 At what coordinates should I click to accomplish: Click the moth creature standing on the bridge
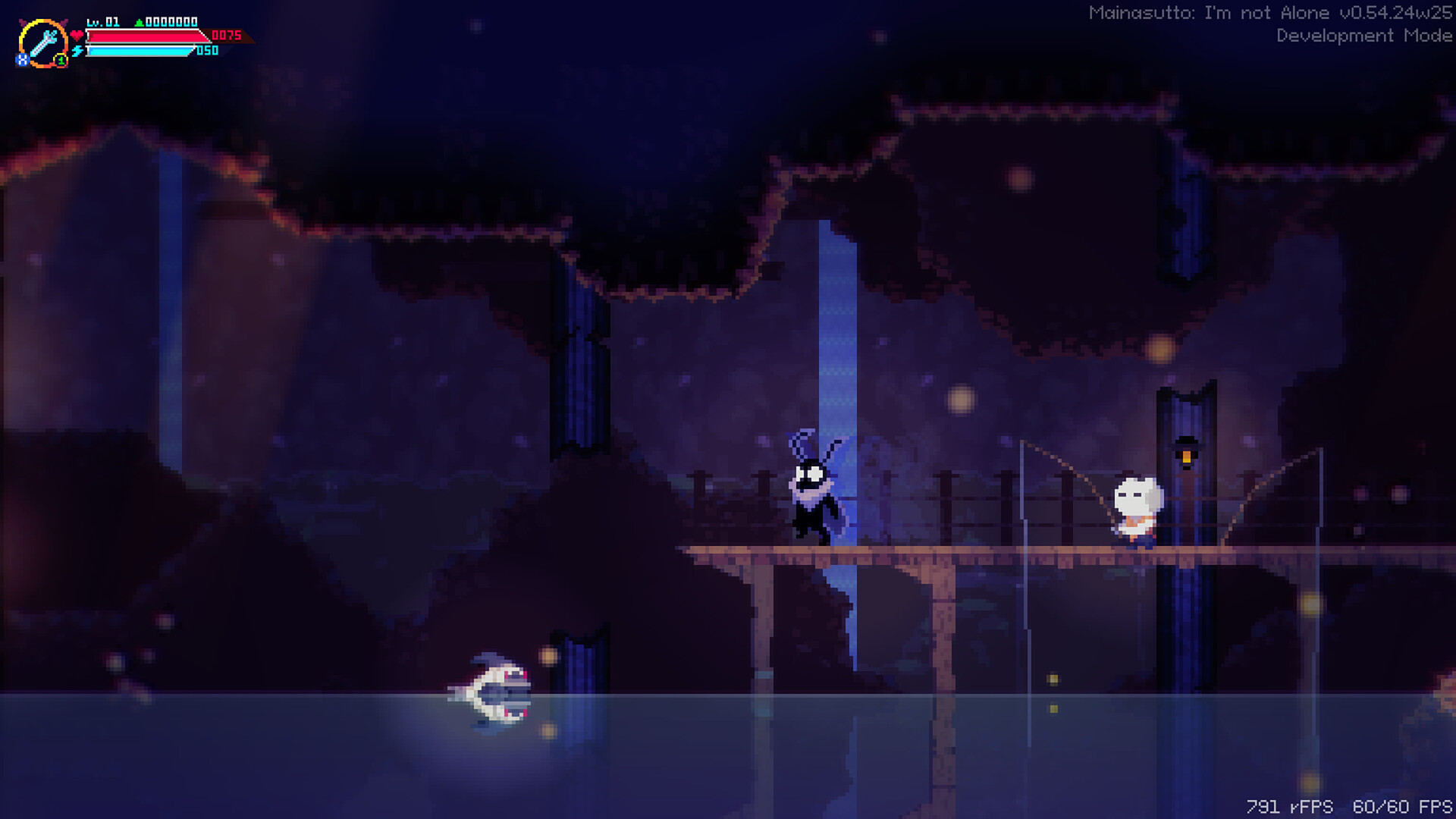pos(813,489)
